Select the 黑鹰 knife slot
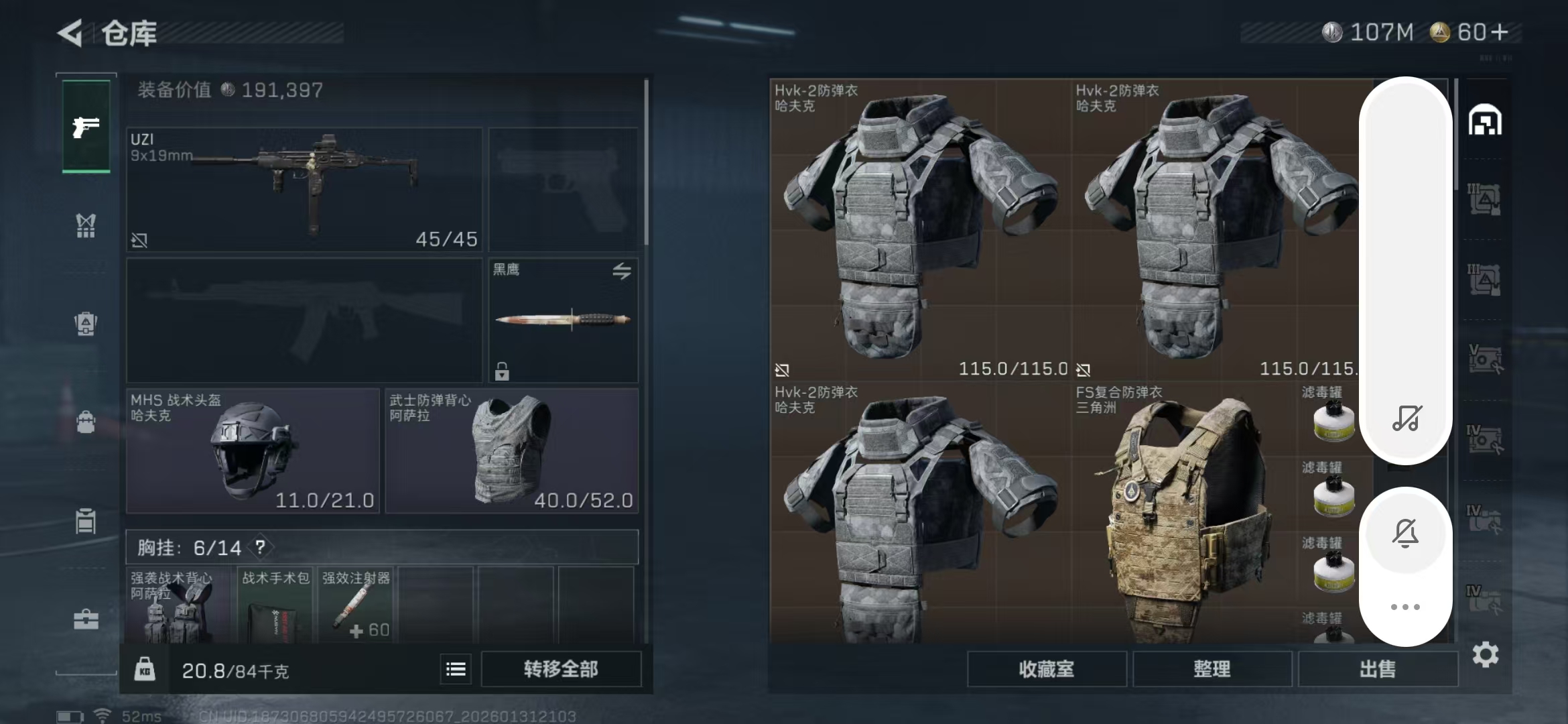This screenshot has width=1568, height=724. (563, 320)
